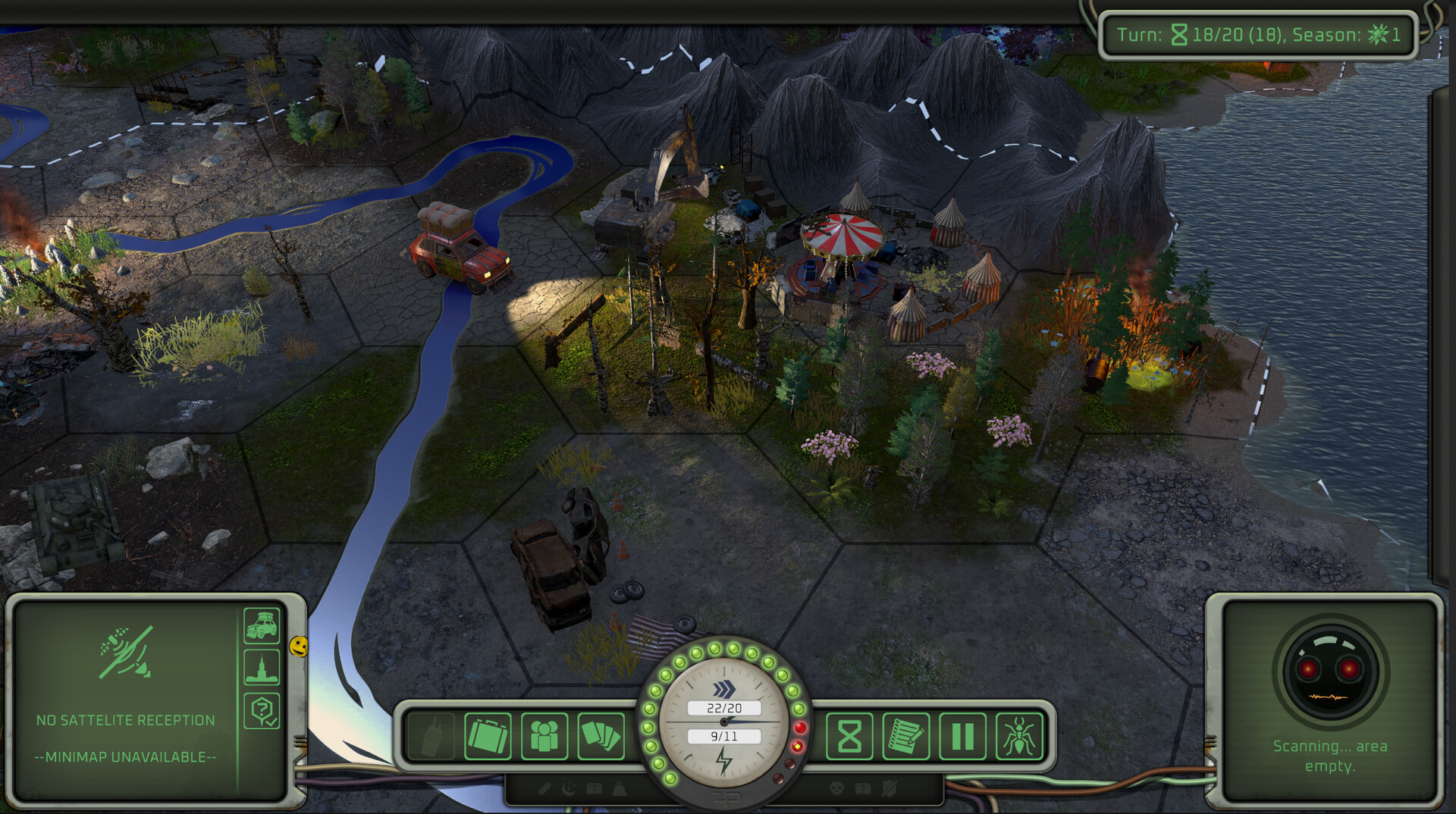Open the notepad journal
Image resolution: width=1456 pixels, height=814 pixels.
pyautogui.click(x=905, y=736)
